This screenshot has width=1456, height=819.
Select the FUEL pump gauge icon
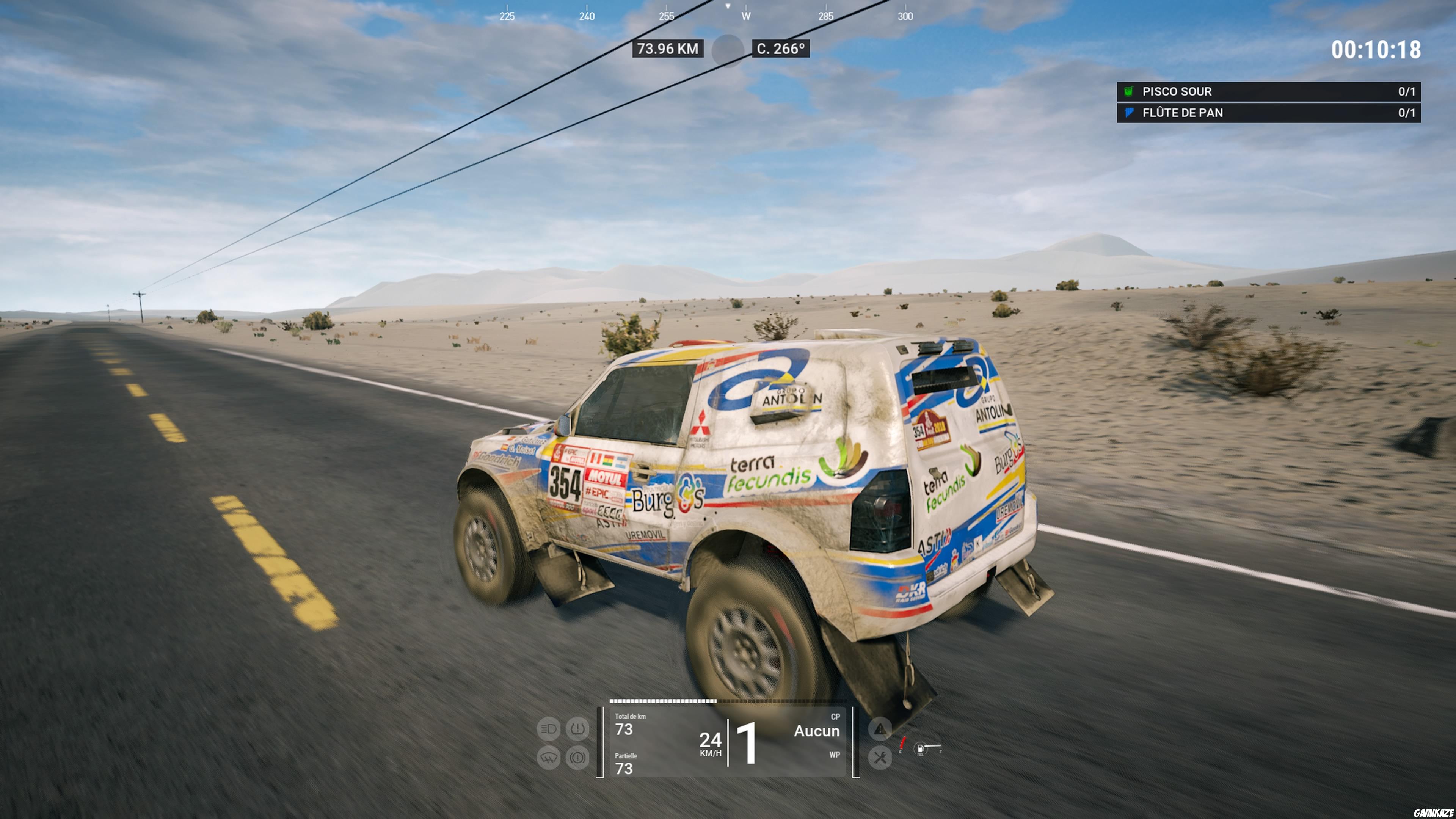(x=921, y=748)
